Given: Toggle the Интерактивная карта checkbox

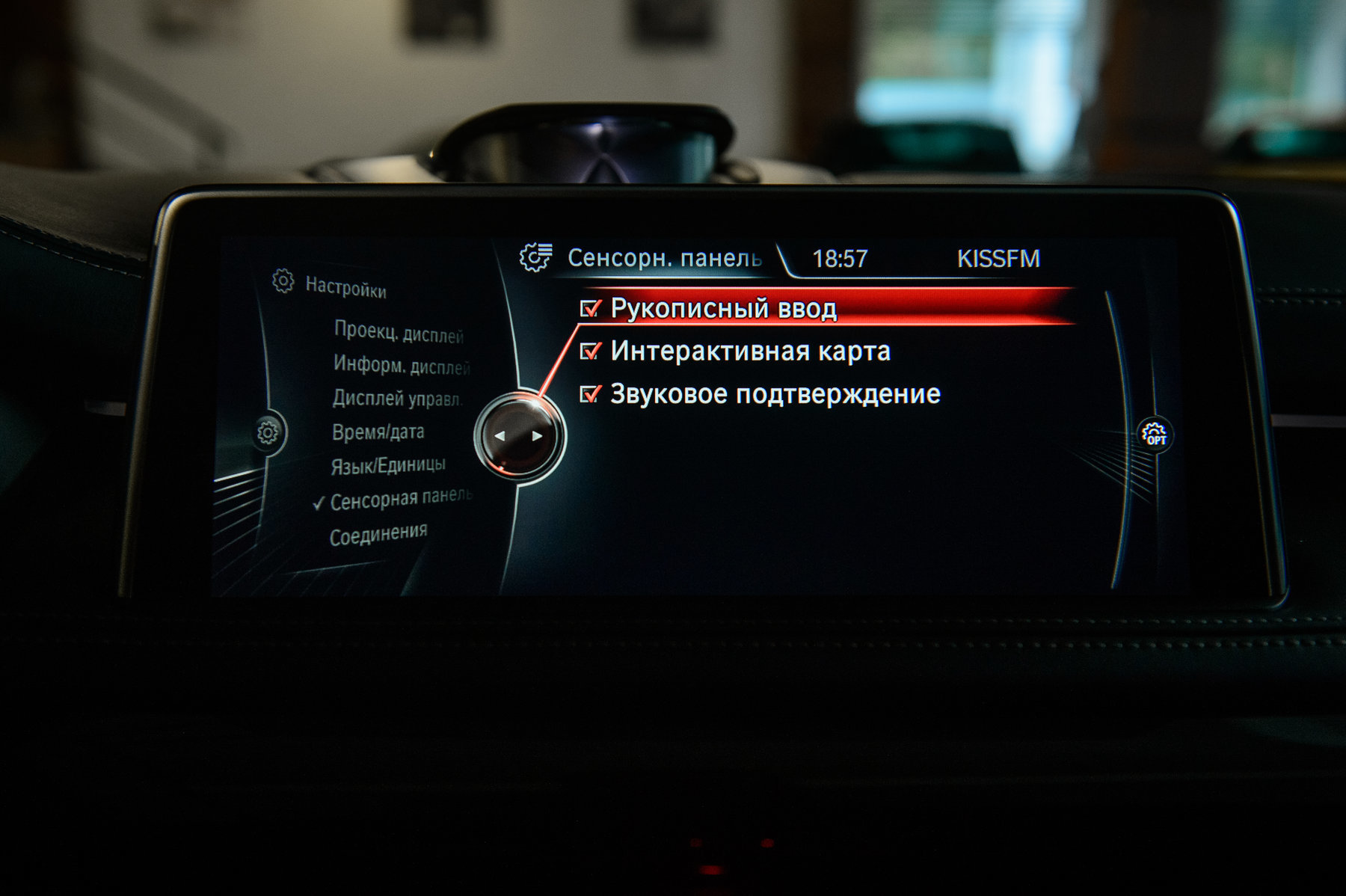Looking at the screenshot, I should [591, 351].
